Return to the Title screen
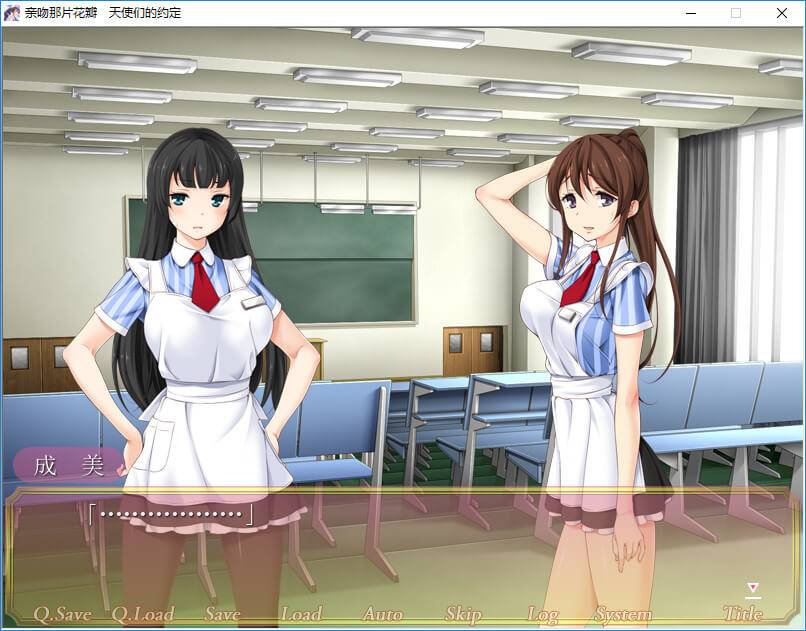Image resolution: width=806 pixels, height=631 pixels. point(742,614)
